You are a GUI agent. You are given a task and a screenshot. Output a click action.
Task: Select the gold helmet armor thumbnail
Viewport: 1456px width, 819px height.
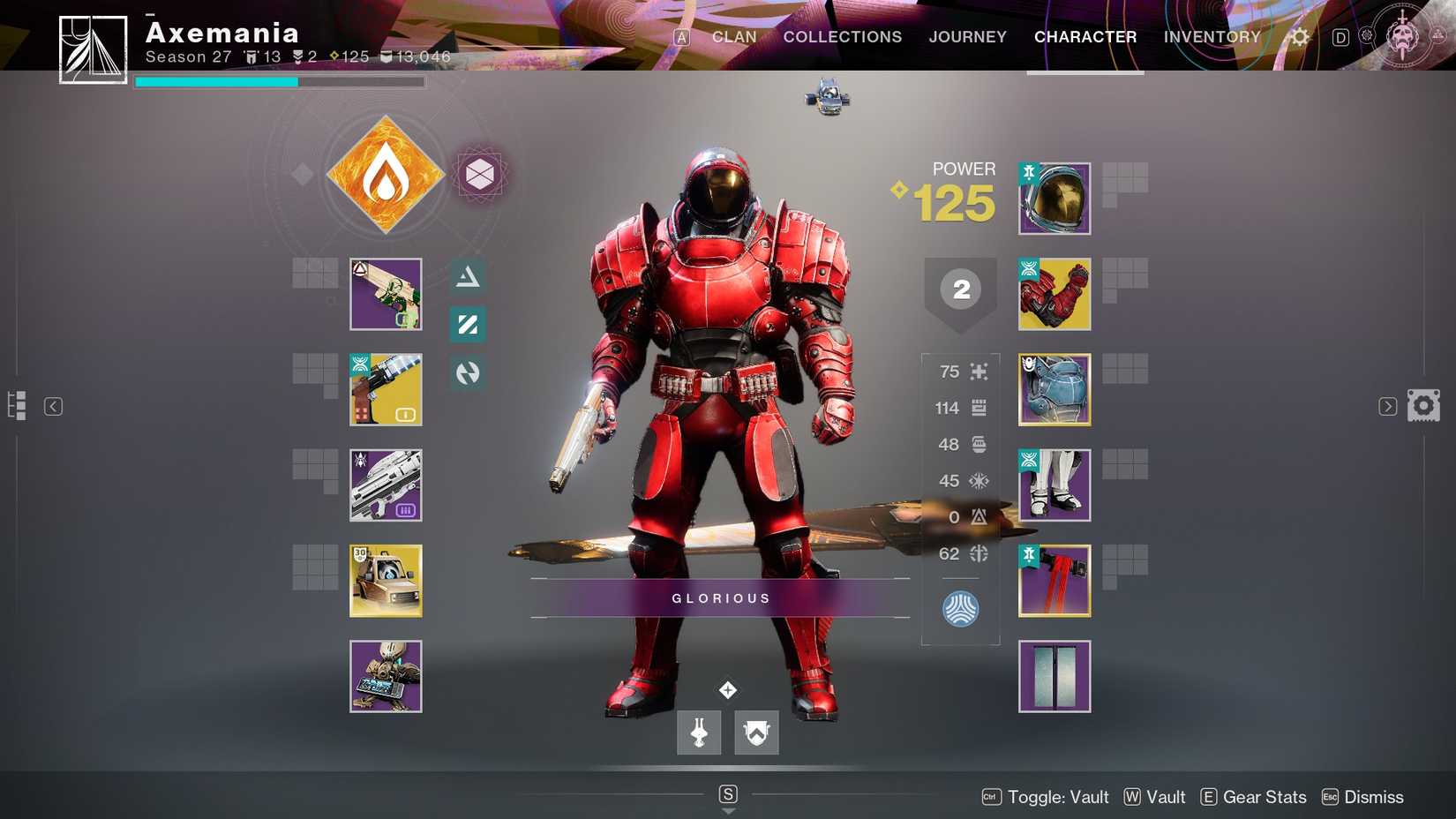1054,198
